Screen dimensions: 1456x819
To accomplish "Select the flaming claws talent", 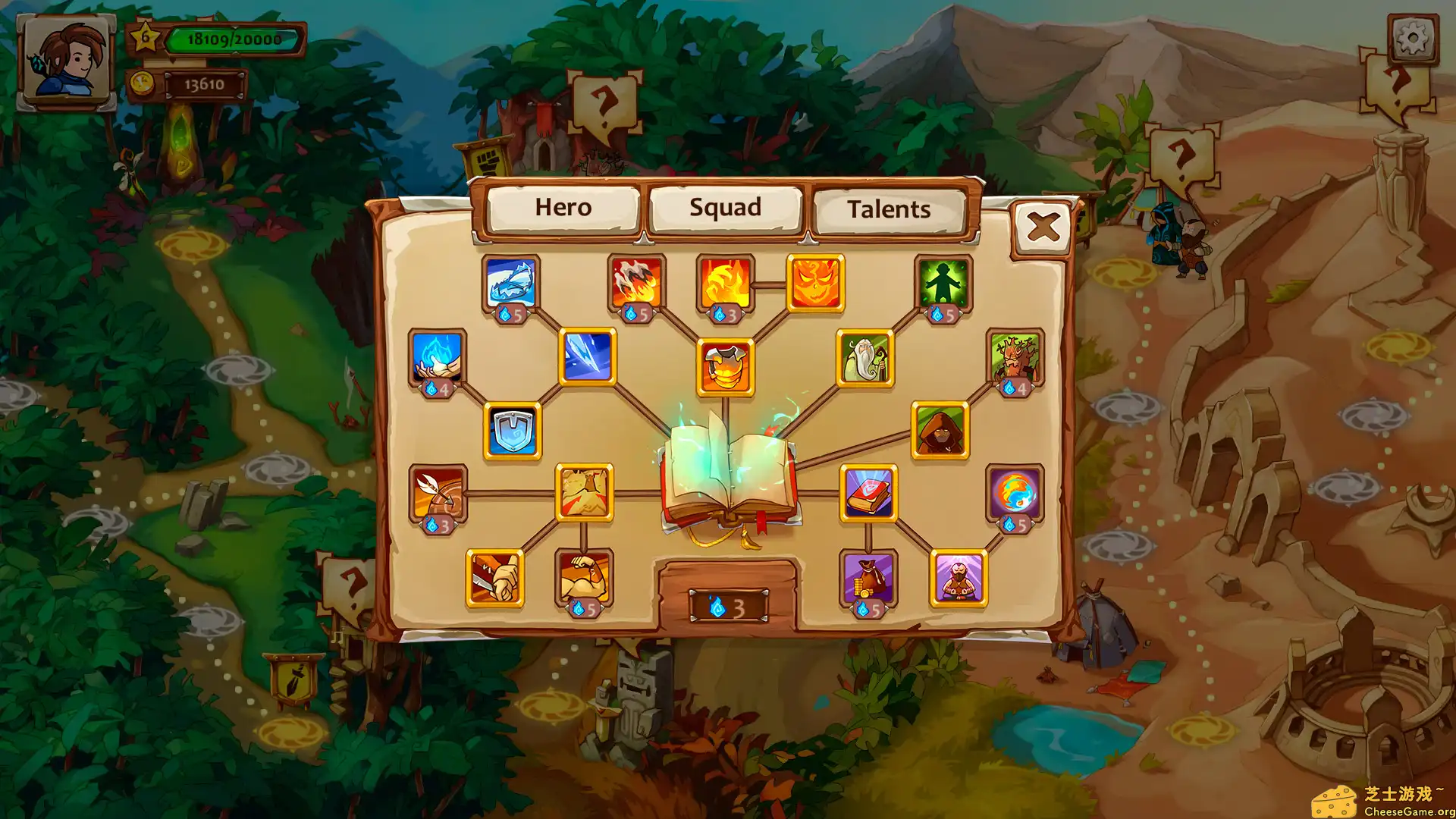I will pyautogui.click(x=635, y=284).
